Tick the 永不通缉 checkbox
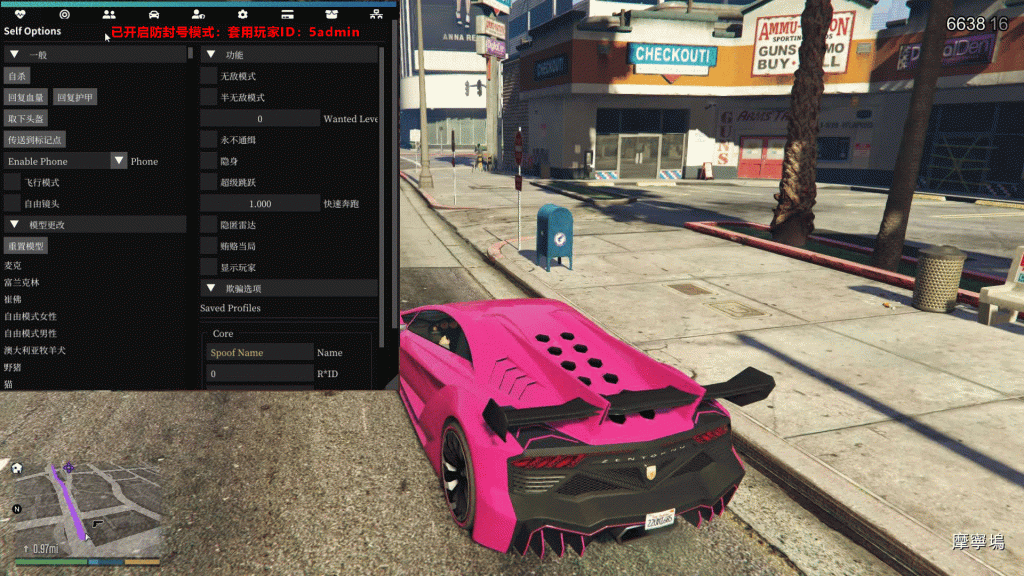This screenshot has width=1024, height=576. point(209,140)
